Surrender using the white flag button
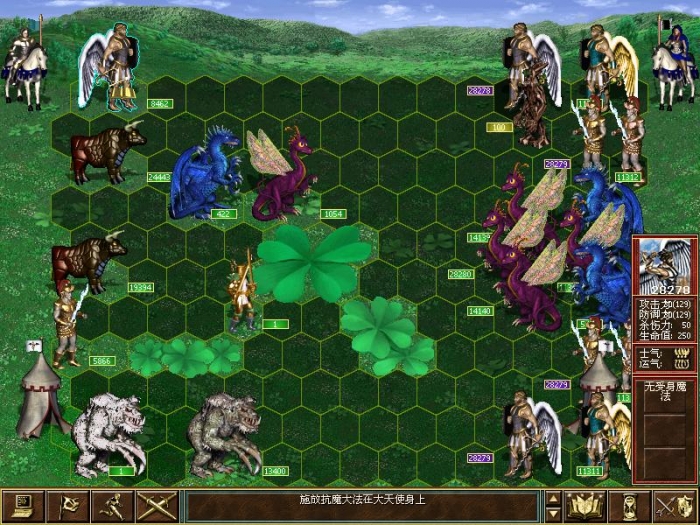700x525 pixels. click(x=68, y=506)
